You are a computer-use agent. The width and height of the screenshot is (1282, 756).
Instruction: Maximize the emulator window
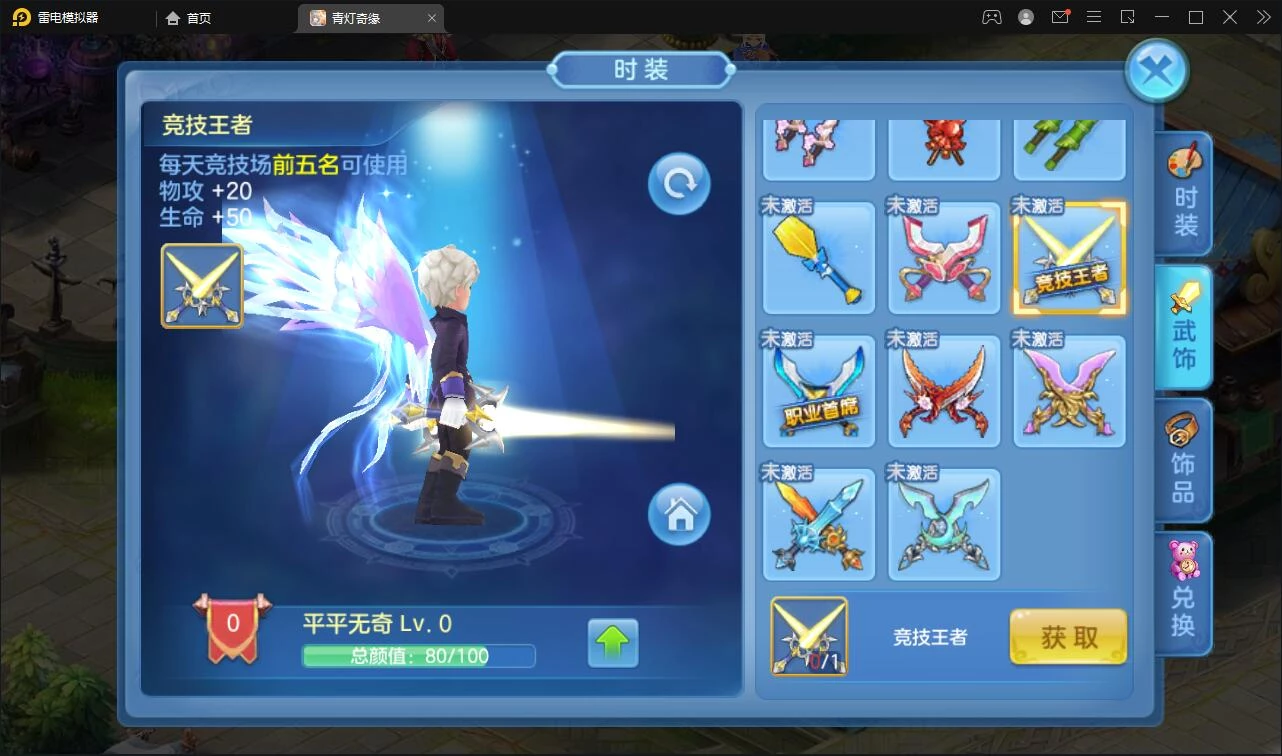click(1195, 17)
